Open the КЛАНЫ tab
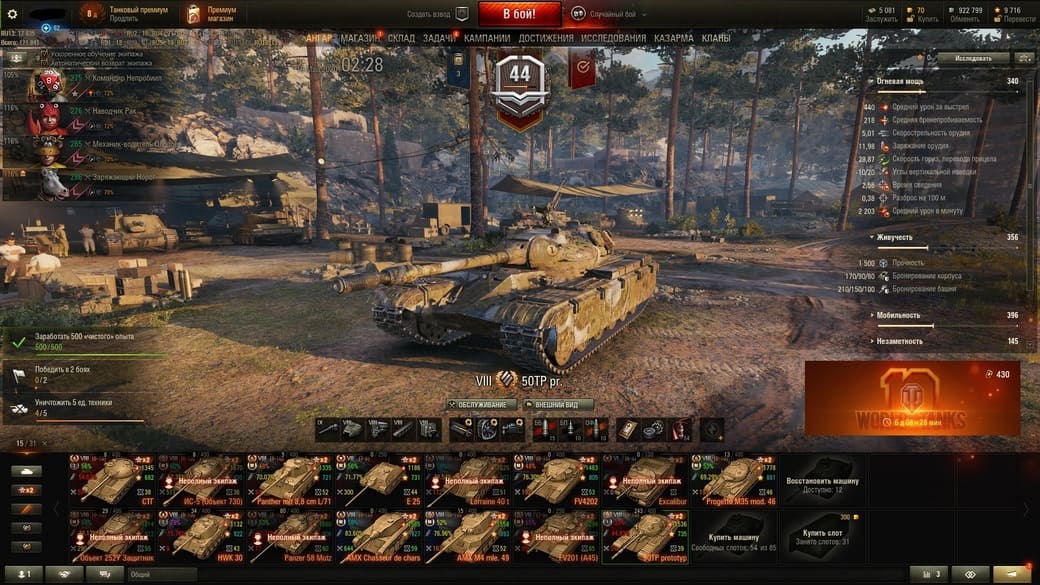The image size is (1040, 585). pyautogui.click(x=715, y=38)
